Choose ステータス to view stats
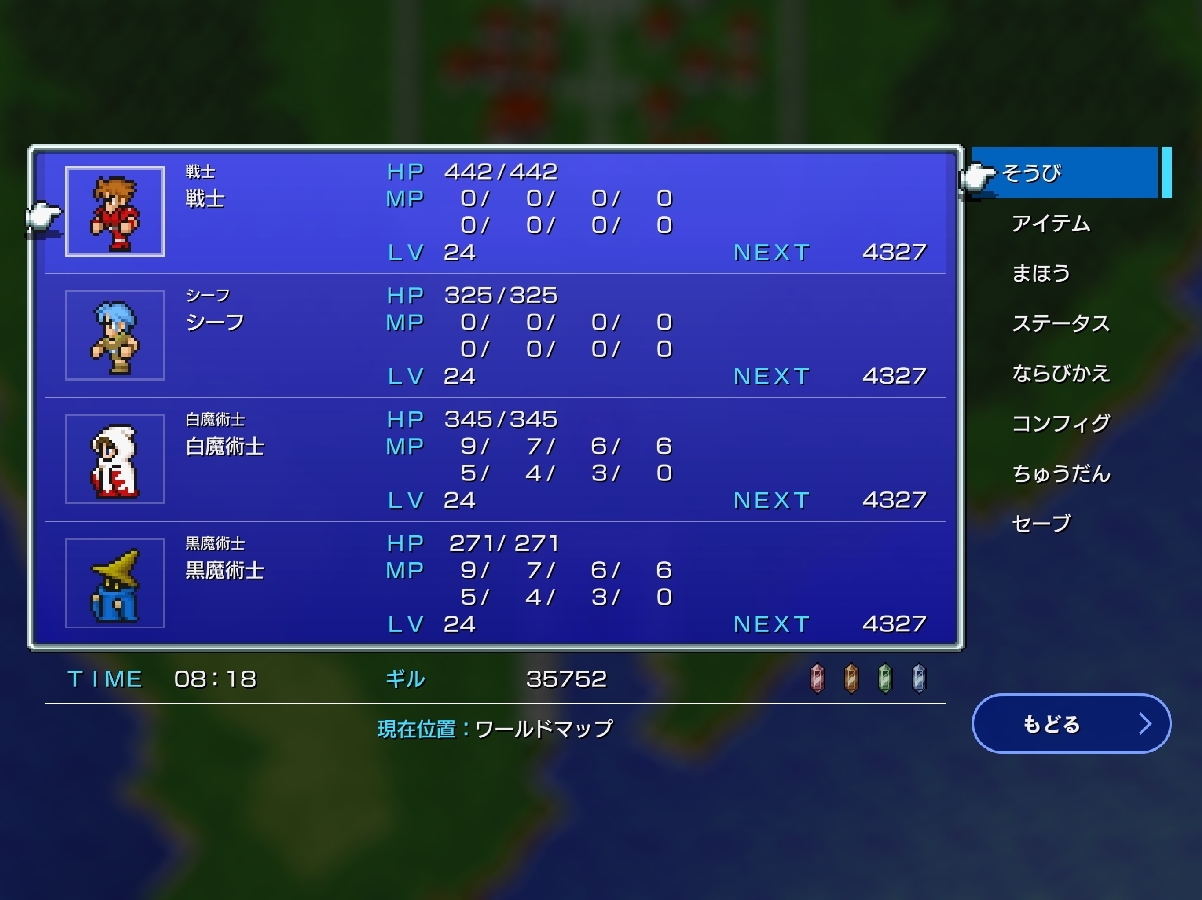 click(x=1060, y=323)
